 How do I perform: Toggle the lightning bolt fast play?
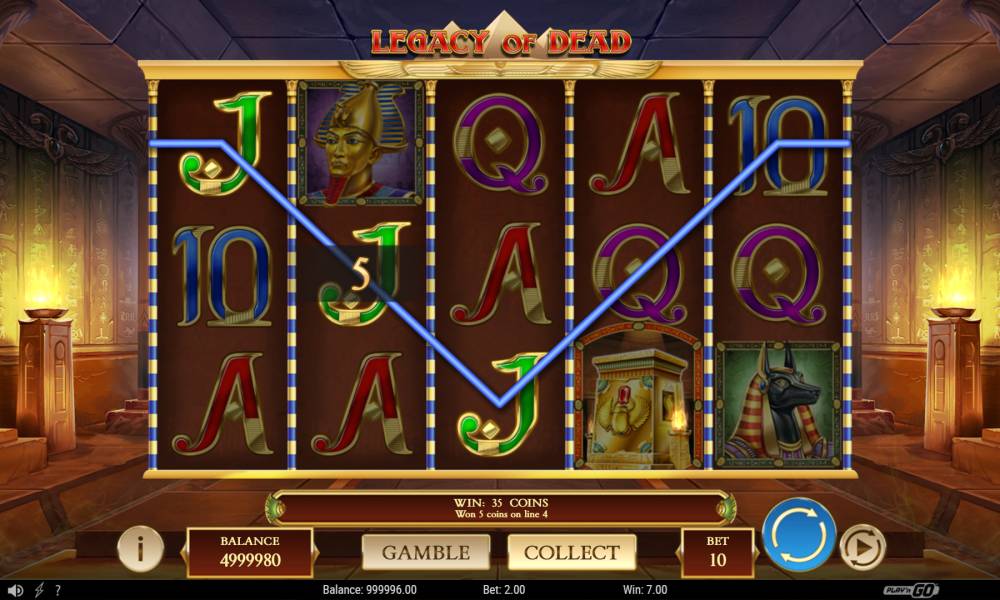(39, 590)
